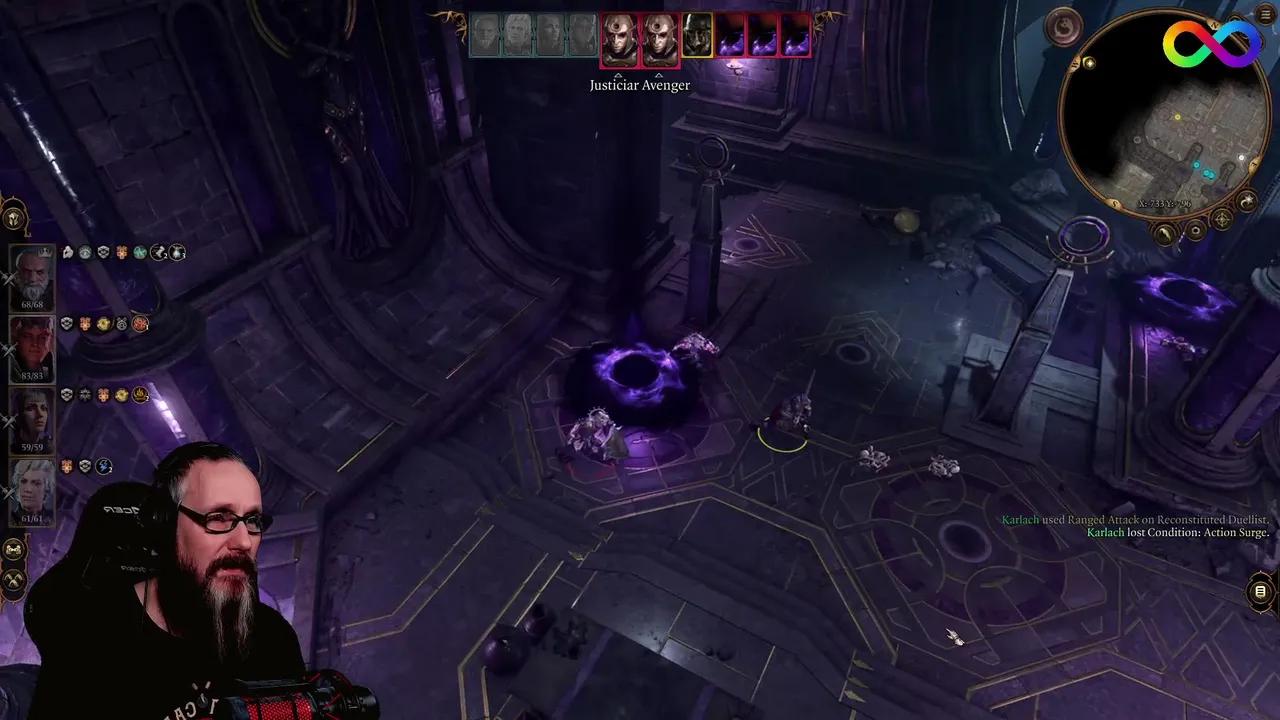Click the rainbow infinity logo overlay
Image resolution: width=1280 pixels, height=720 pixels.
pyautogui.click(x=1211, y=42)
